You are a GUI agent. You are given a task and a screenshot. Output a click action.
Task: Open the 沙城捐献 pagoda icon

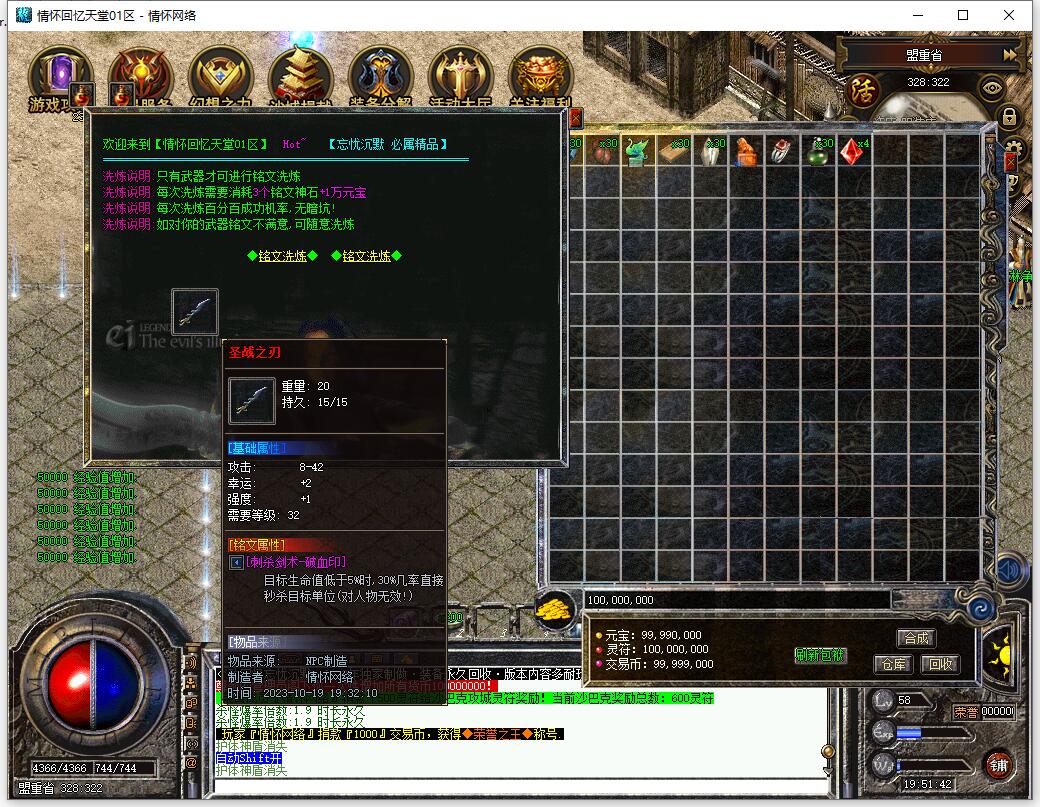300,76
